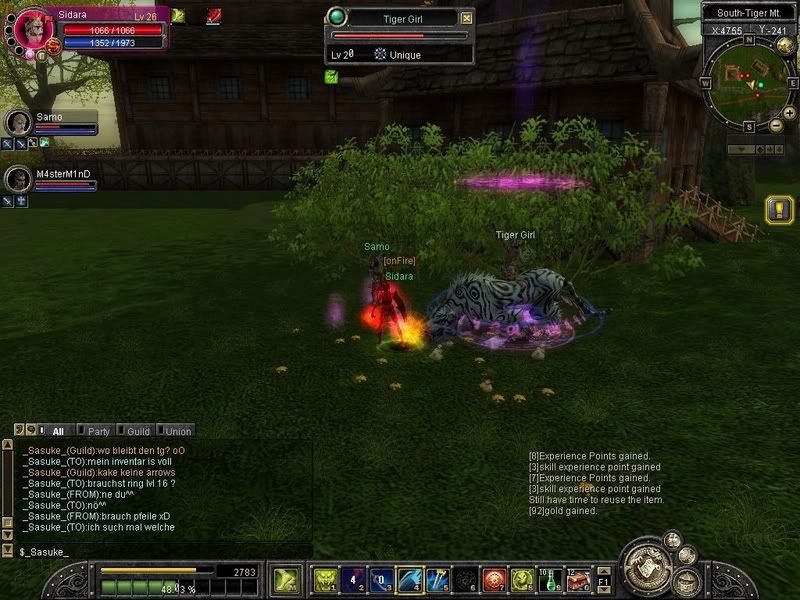Image resolution: width=800 pixels, height=600 pixels.
Task: Switch to the Guild chat tab
Action: 137,431
